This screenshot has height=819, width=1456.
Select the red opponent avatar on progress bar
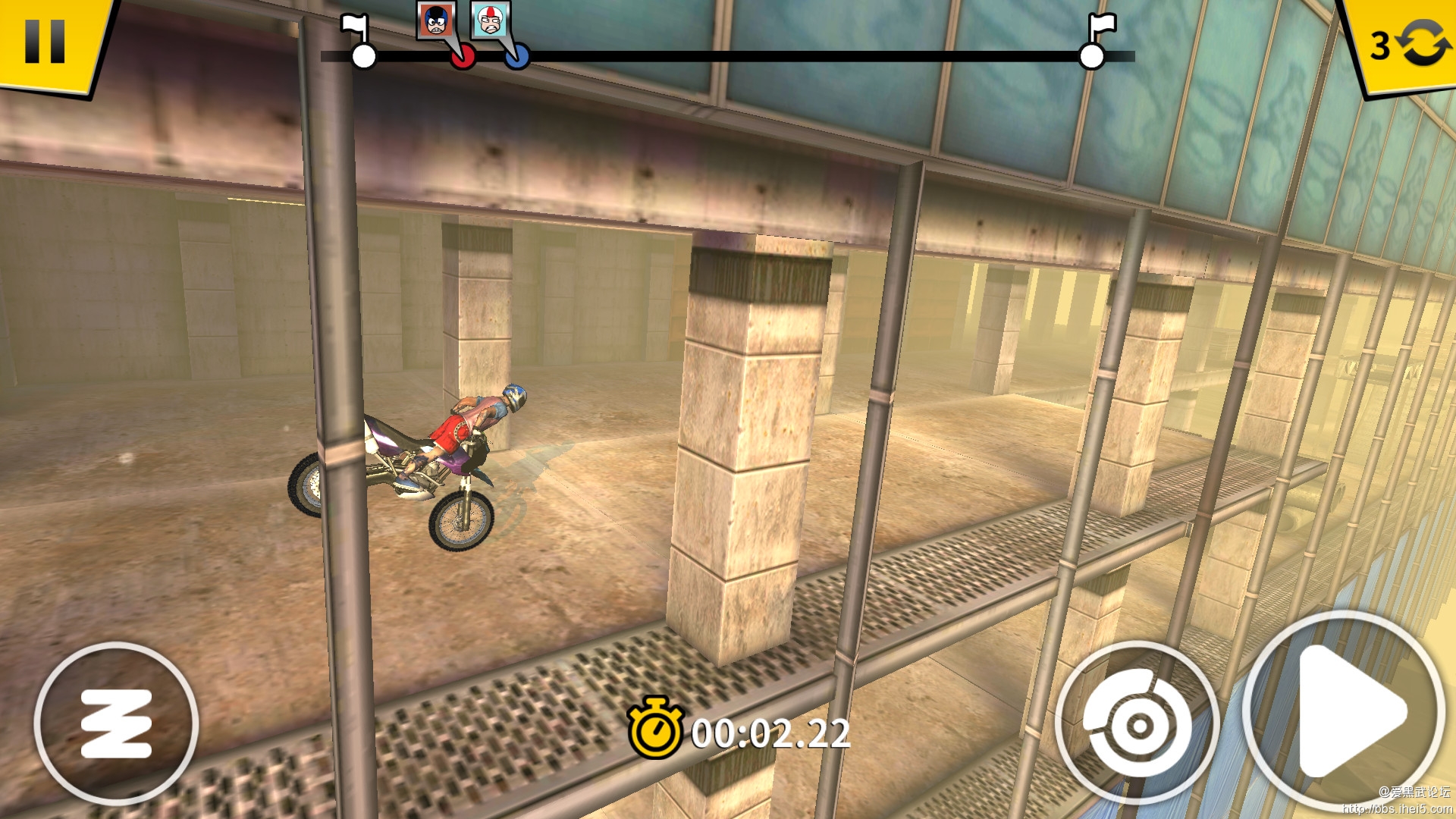pyautogui.click(x=437, y=20)
